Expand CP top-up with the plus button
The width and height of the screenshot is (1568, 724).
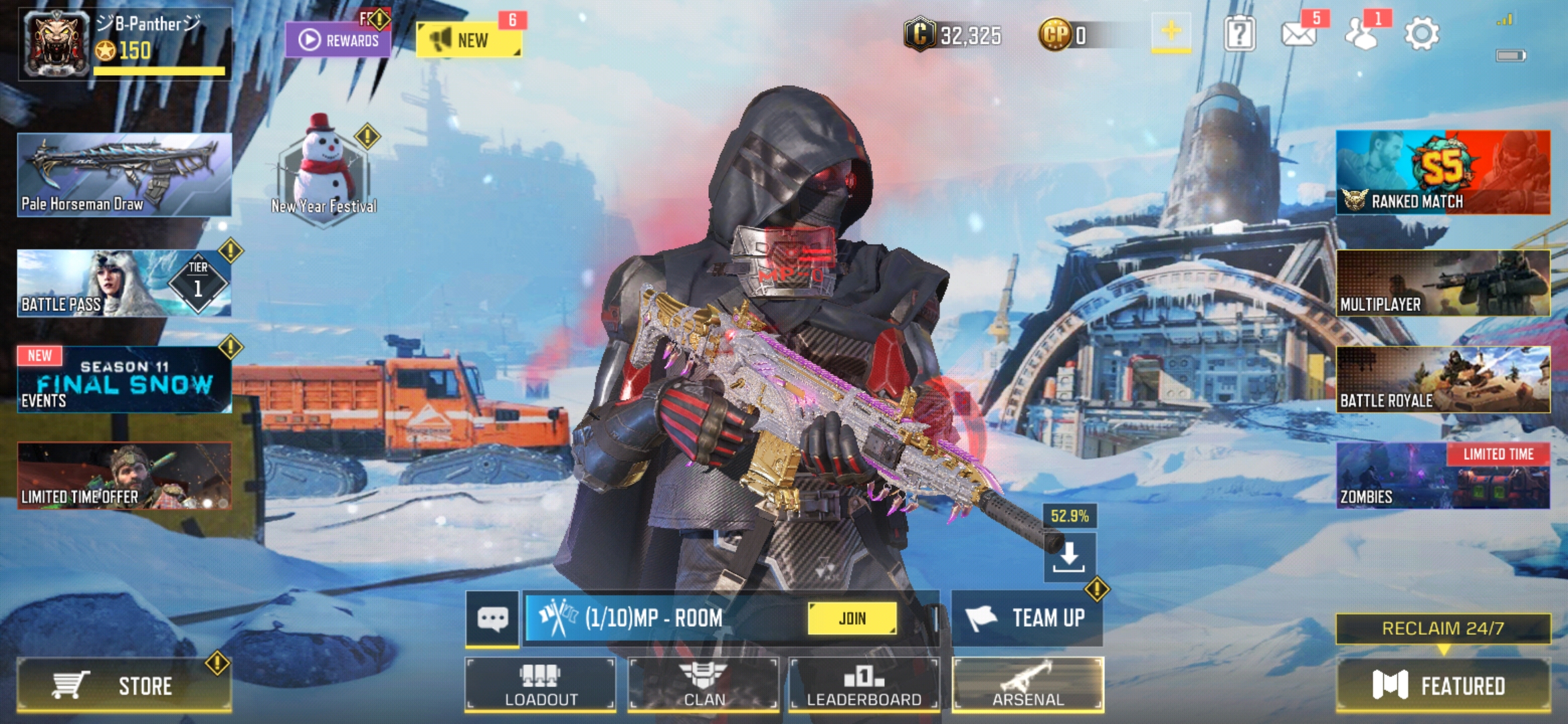tap(1172, 32)
